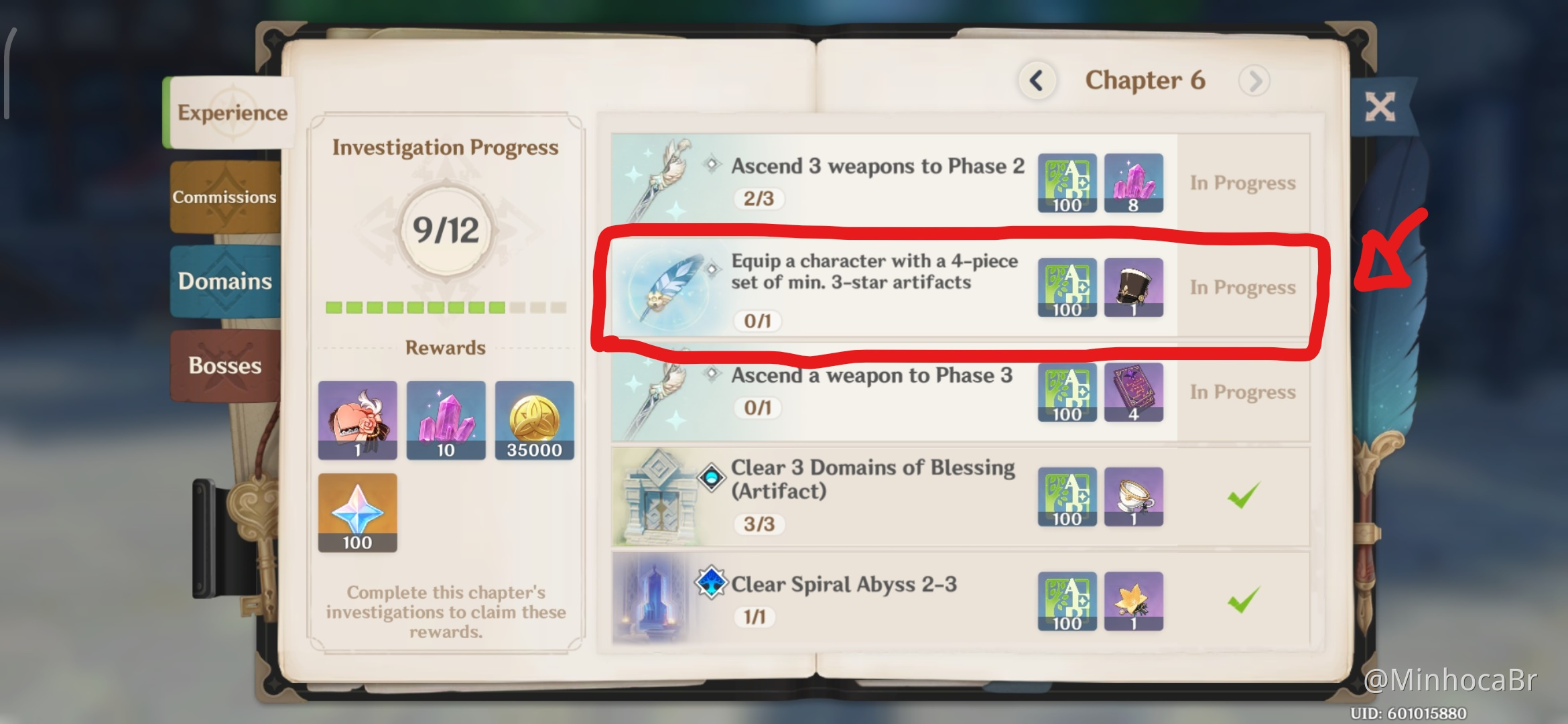This screenshot has width=1568, height=724.
Task: Click the Primogem reward icon showing 100
Action: coord(357,511)
